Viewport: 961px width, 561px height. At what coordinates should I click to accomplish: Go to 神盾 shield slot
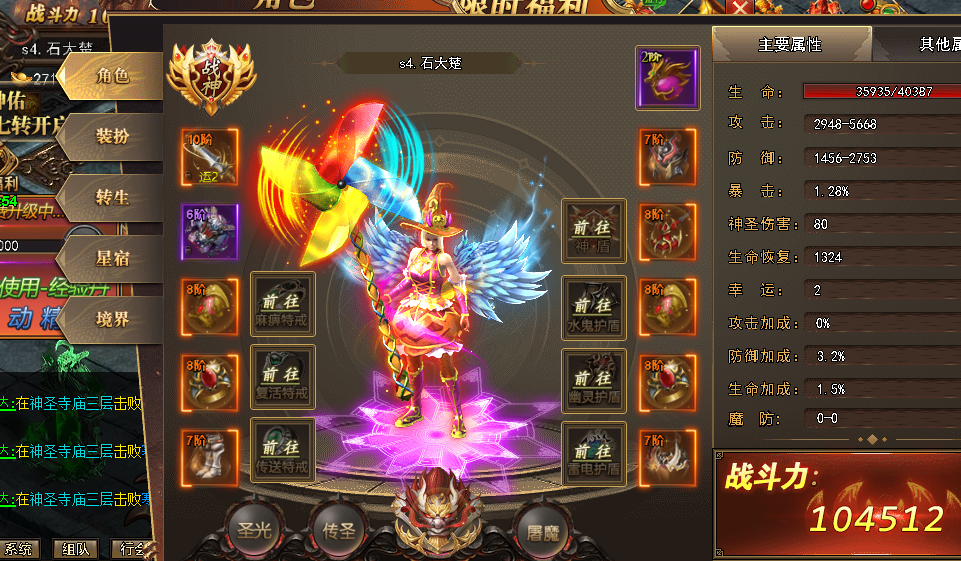point(594,231)
